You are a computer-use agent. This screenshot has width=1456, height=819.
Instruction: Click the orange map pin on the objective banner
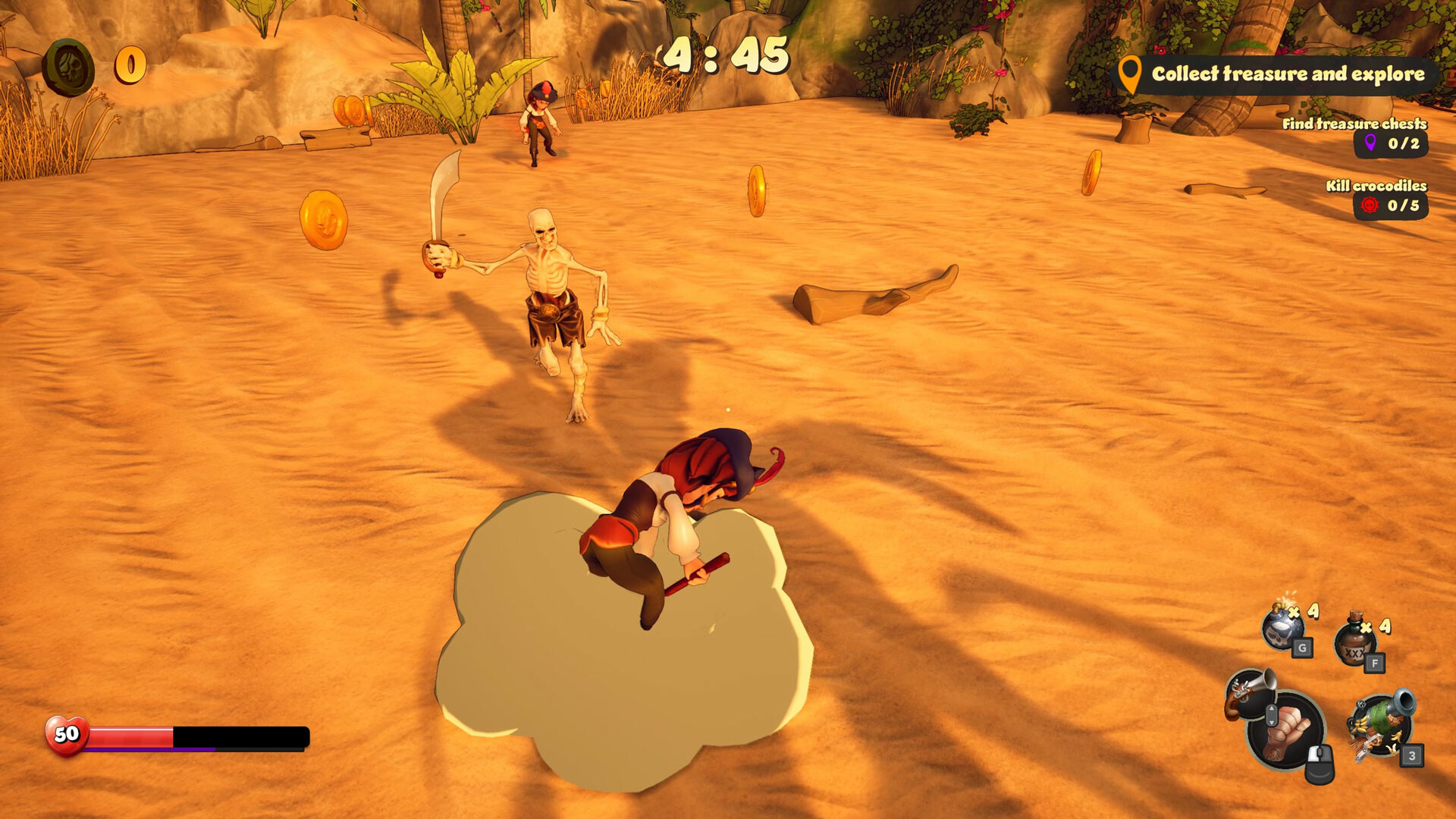(x=1129, y=75)
